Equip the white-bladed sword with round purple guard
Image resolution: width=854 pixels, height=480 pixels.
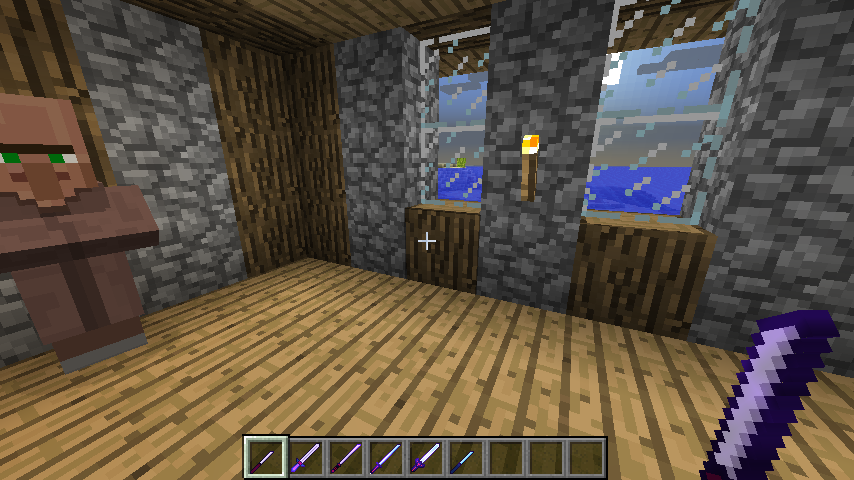tap(426, 457)
